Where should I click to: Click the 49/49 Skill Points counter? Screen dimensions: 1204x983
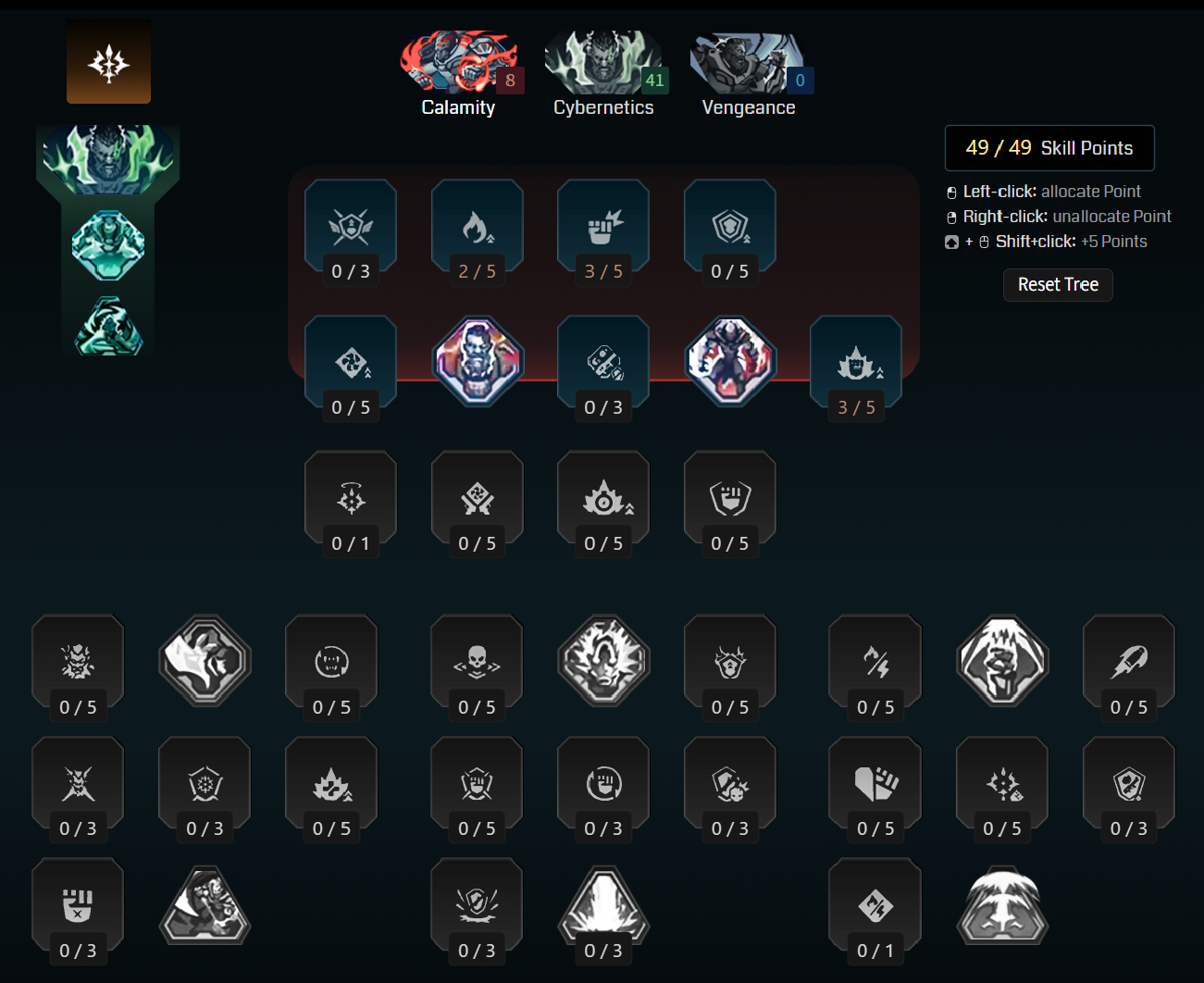point(1049,148)
